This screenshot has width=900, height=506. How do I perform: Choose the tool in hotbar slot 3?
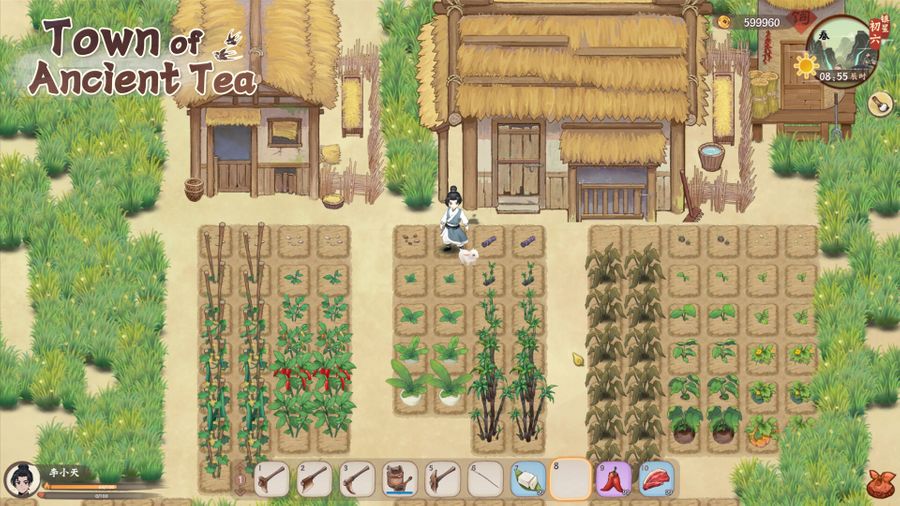tap(357, 479)
